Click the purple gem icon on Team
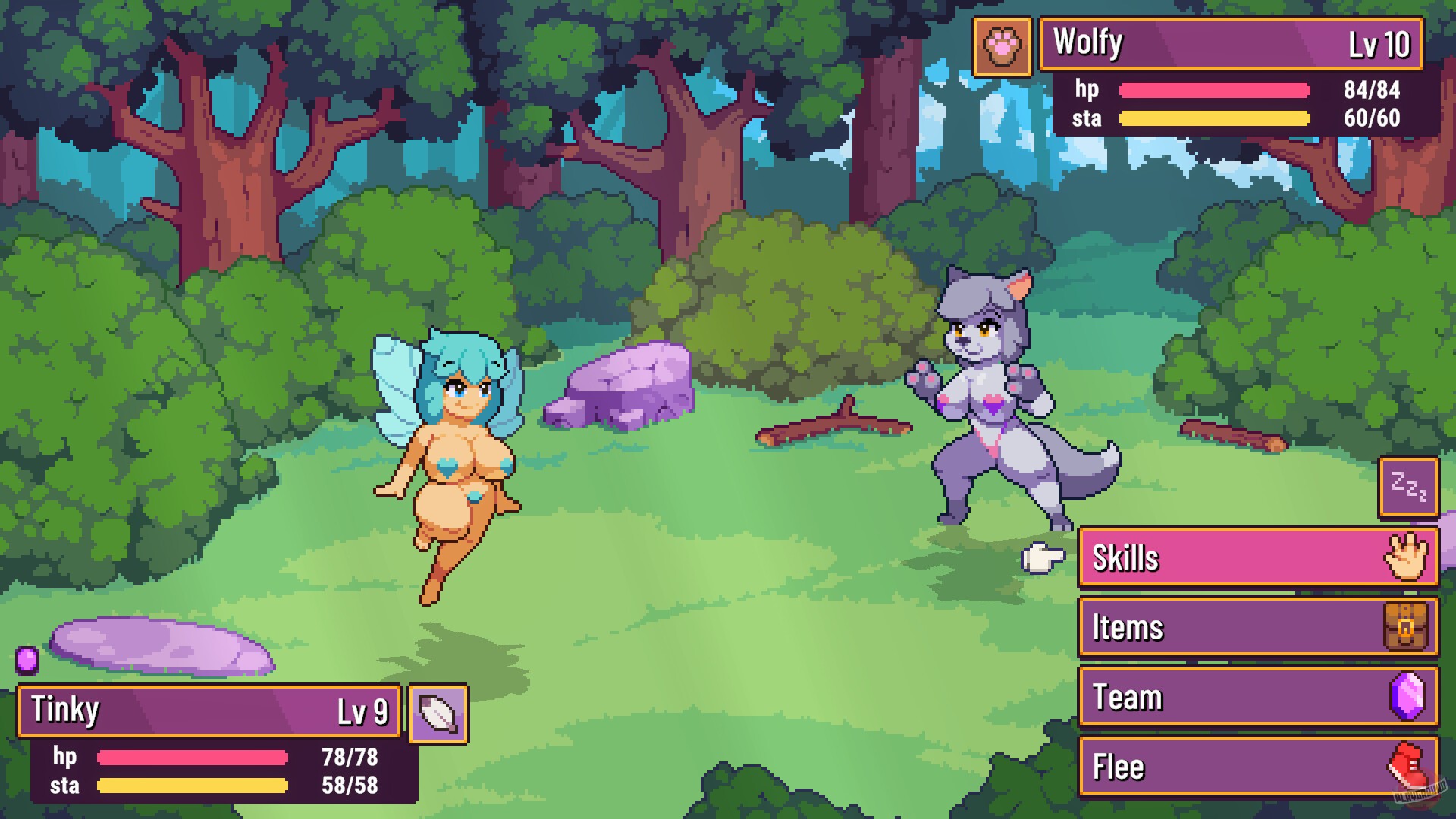This screenshot has height=819, width=1456. (1407, 696)
